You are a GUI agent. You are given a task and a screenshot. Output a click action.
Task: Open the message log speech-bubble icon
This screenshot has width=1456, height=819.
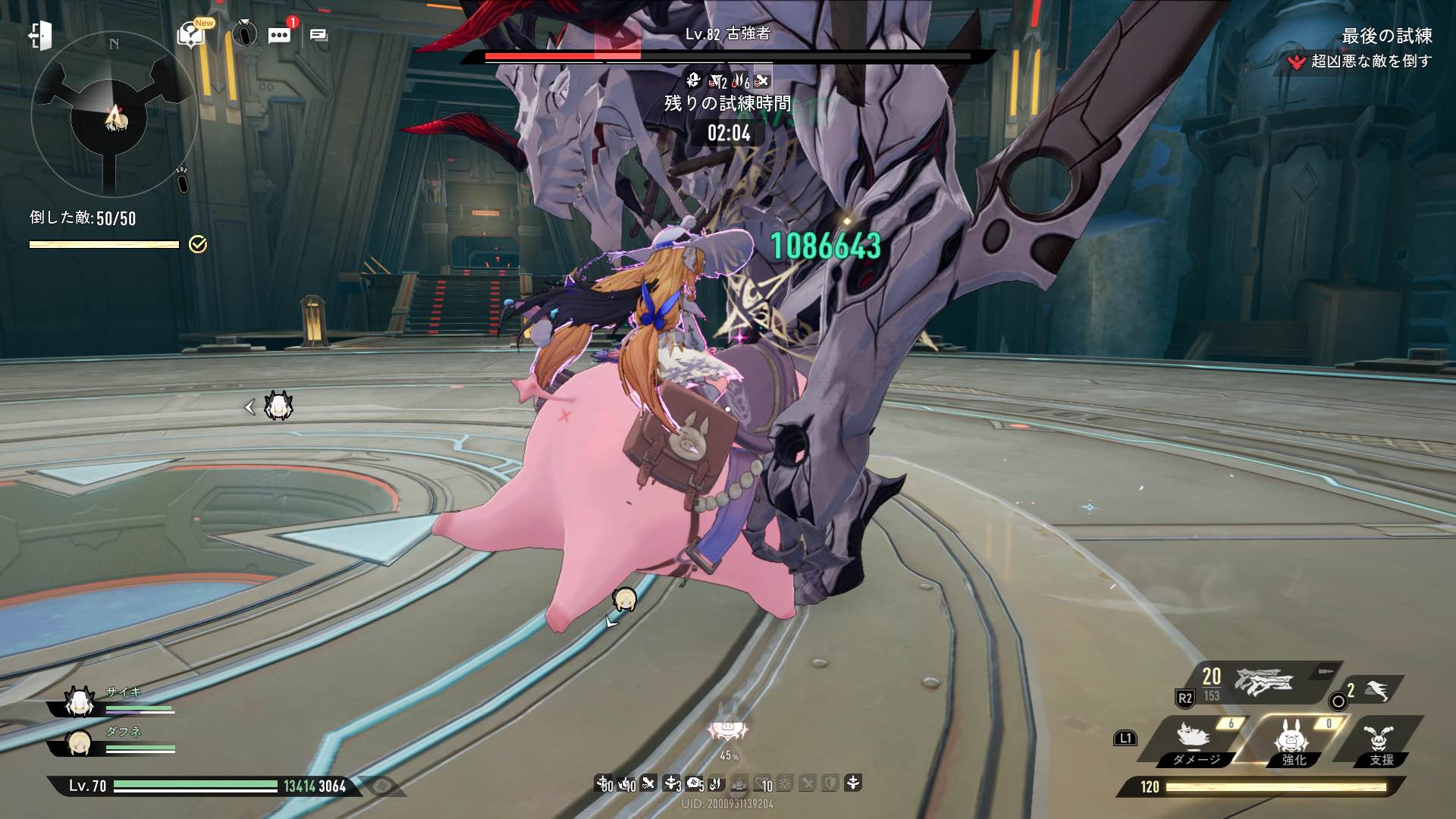[318, 35]
